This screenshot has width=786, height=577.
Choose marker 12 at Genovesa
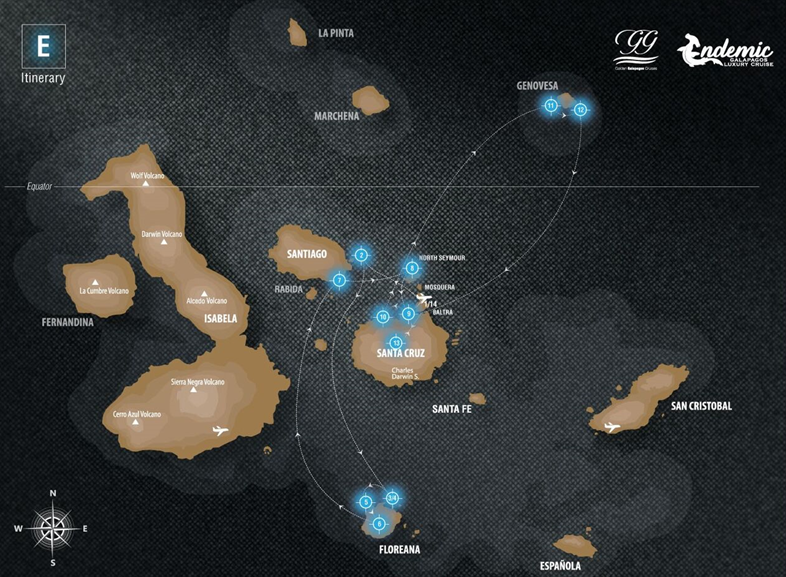pyautogui.click(x=580, y=109)
